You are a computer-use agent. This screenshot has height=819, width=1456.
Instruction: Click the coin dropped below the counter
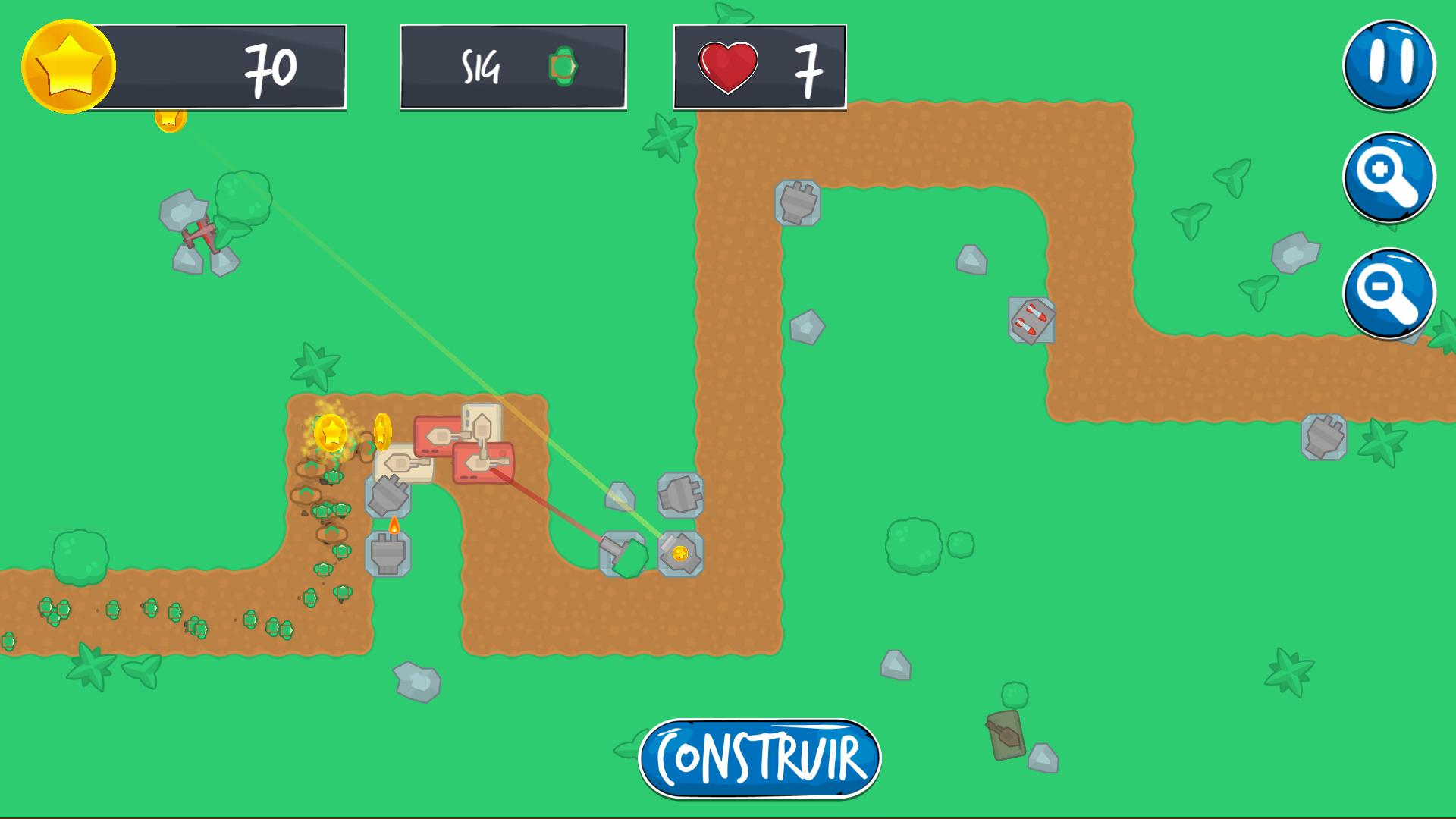coord(170,119)
